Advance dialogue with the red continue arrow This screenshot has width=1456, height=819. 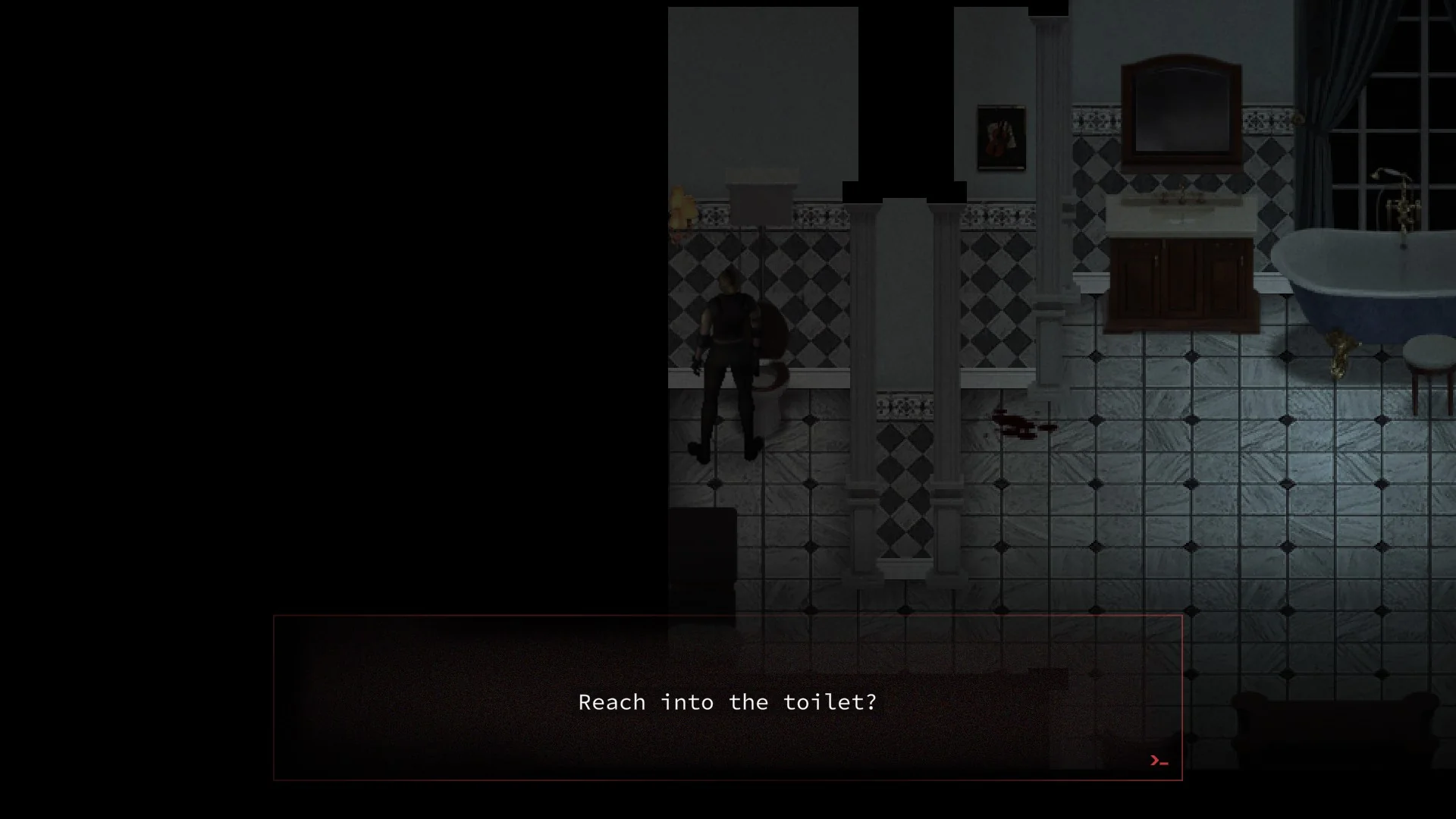pos(1158,761)
